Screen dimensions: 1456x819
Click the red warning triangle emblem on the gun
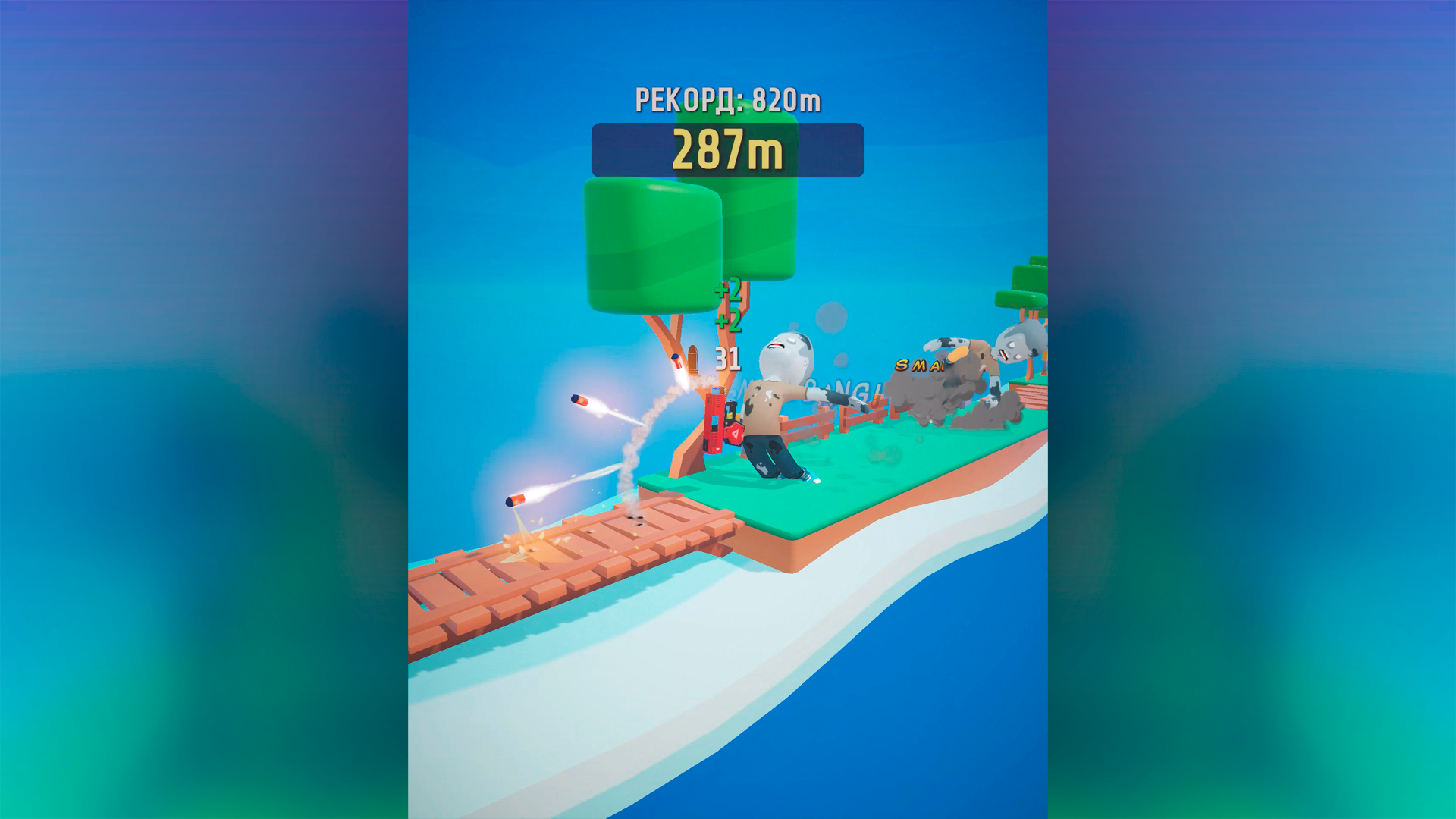point(736,435)
